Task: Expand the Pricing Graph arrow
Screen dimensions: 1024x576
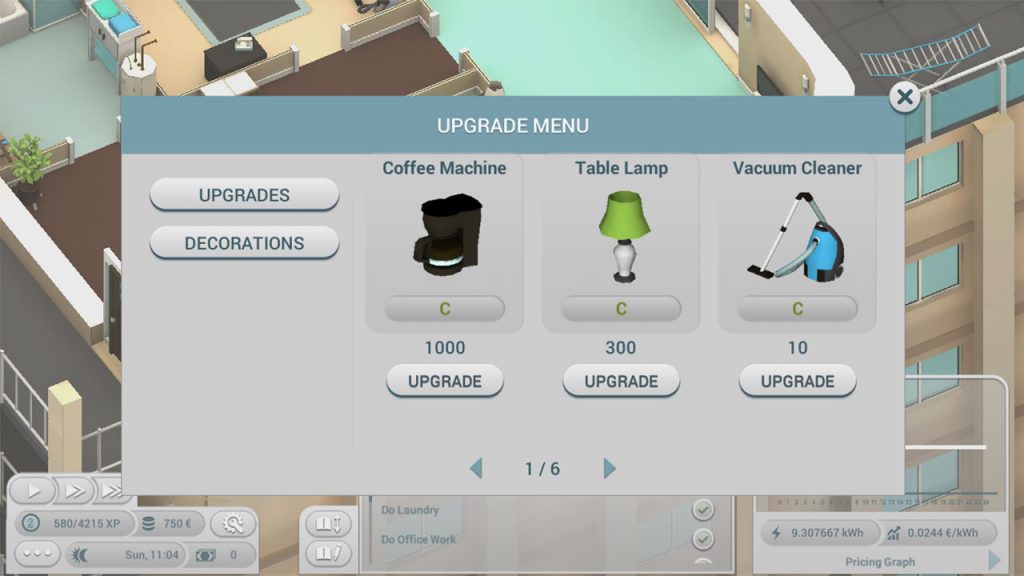Action: coord(994,561)
